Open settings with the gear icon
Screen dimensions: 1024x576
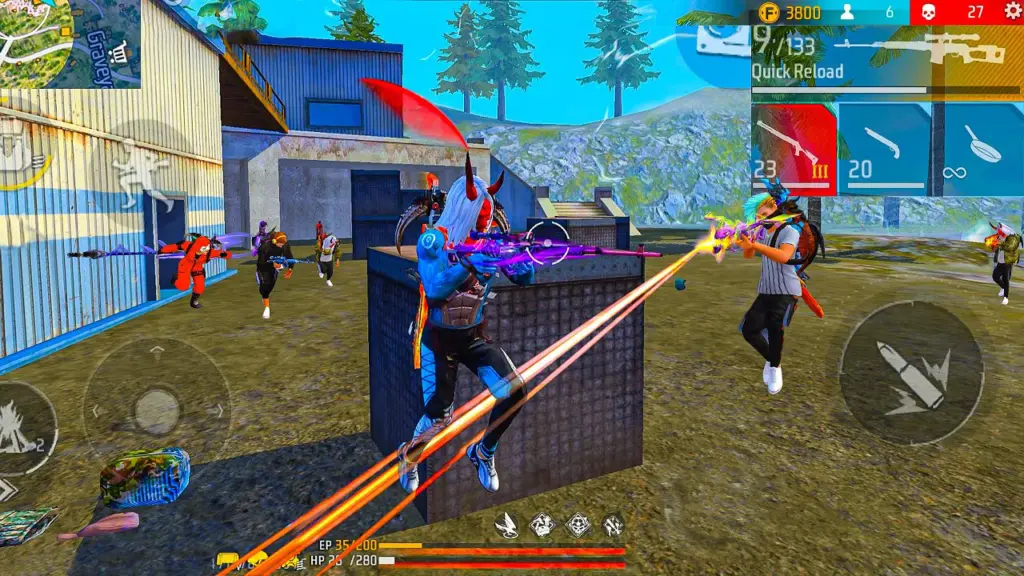[x=1008, y=12]
